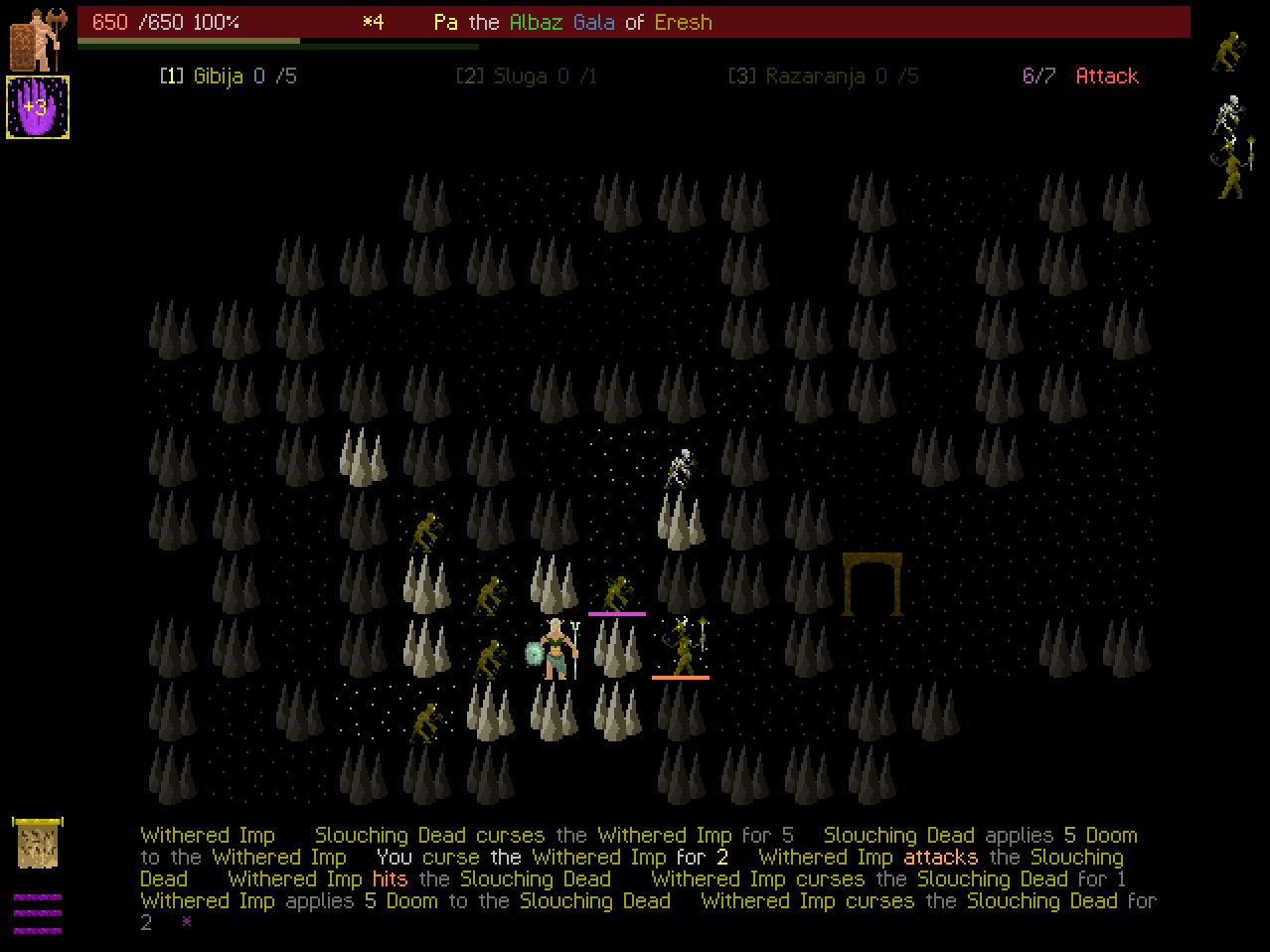Select the purple hand +3 status icon

(x=38, y=106)
